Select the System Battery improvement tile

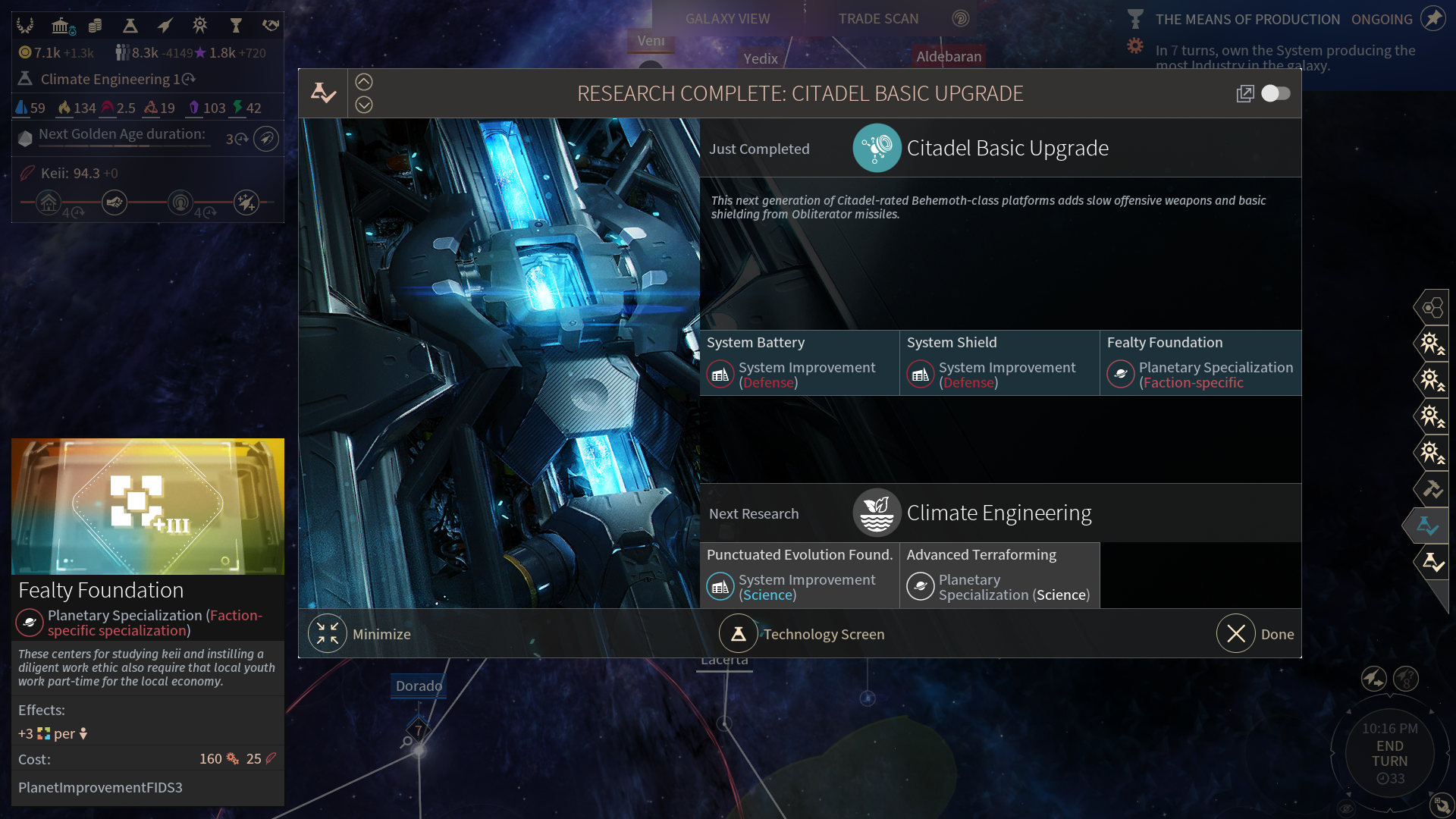pyautogui.click(x=799, y=362)
